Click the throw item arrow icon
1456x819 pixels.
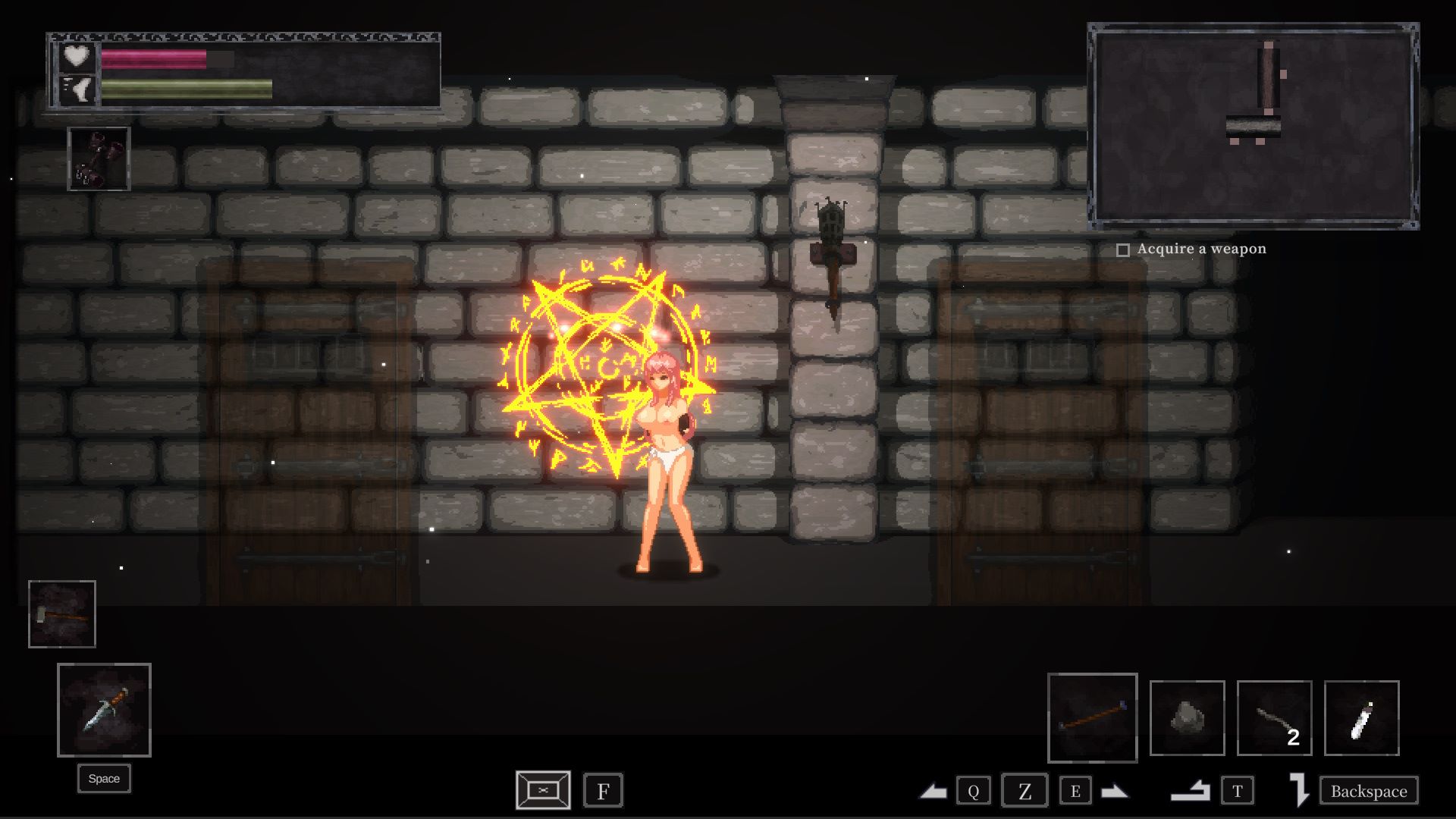1190,792
